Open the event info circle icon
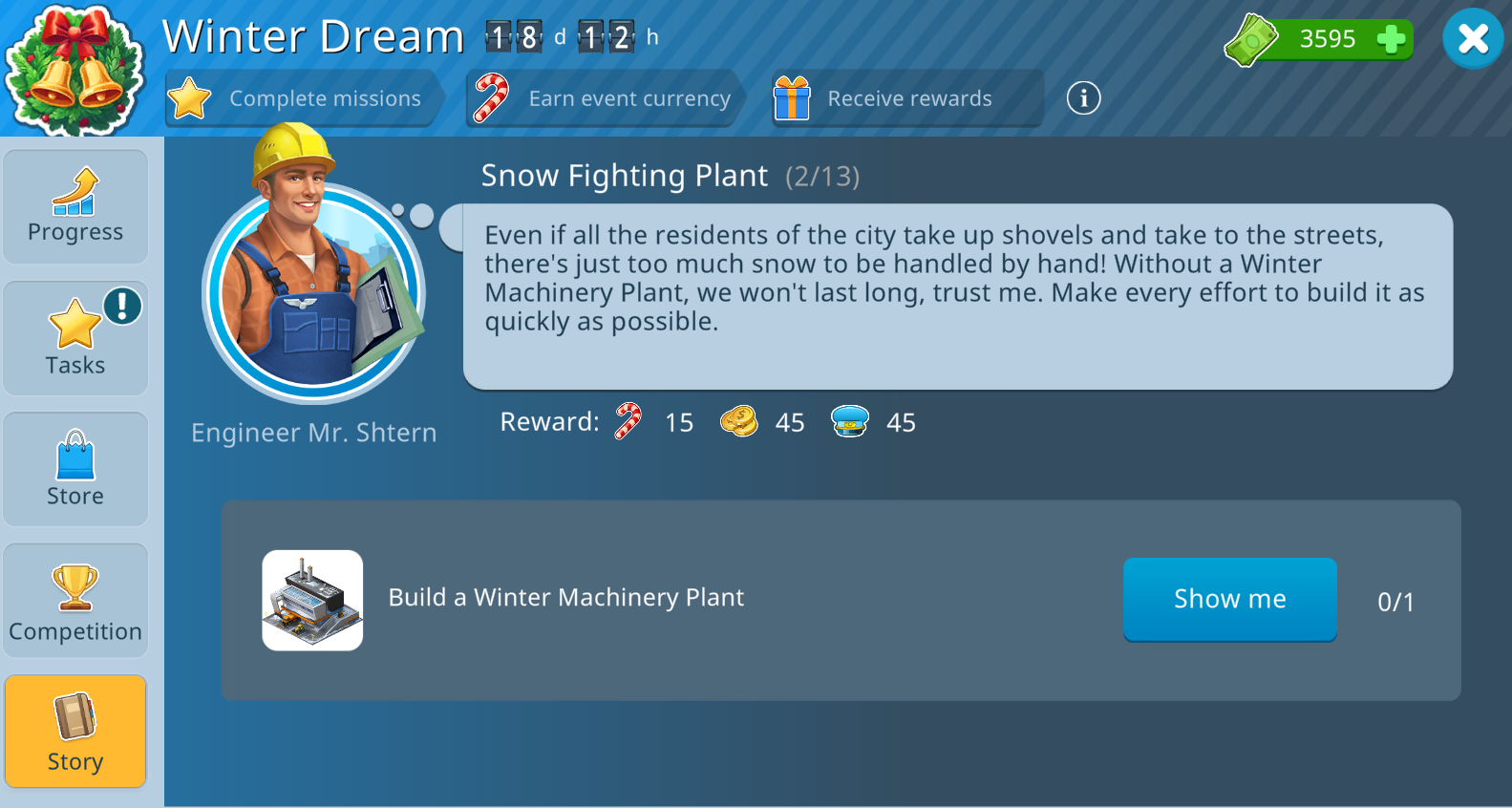This screenshot has width=1512, height=808. click(x=1083, y=97)
